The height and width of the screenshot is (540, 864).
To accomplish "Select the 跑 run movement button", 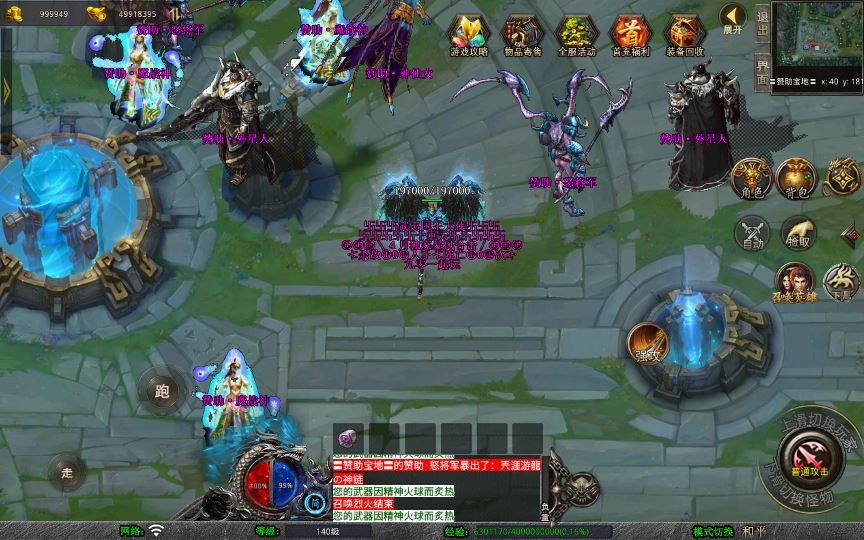I will point(161,391).
